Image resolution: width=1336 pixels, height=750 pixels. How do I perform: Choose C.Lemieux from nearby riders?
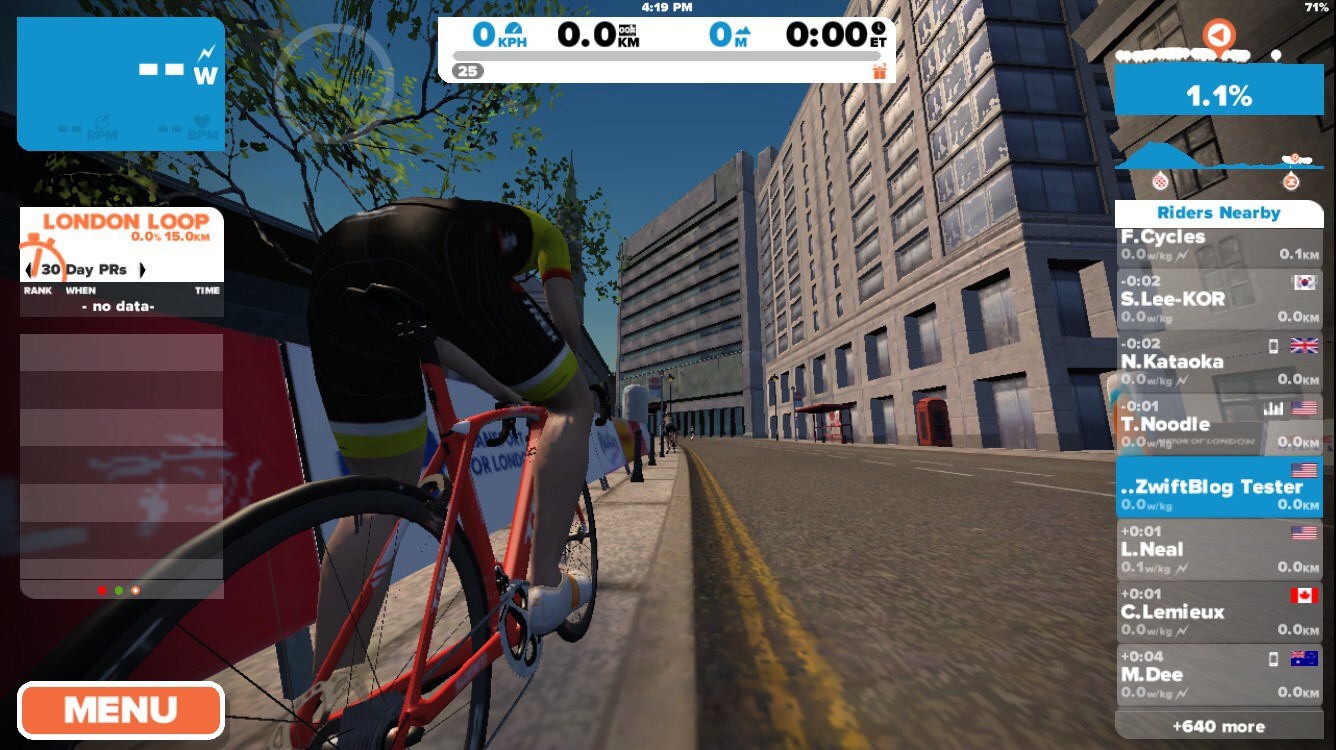click(1218, 612)
